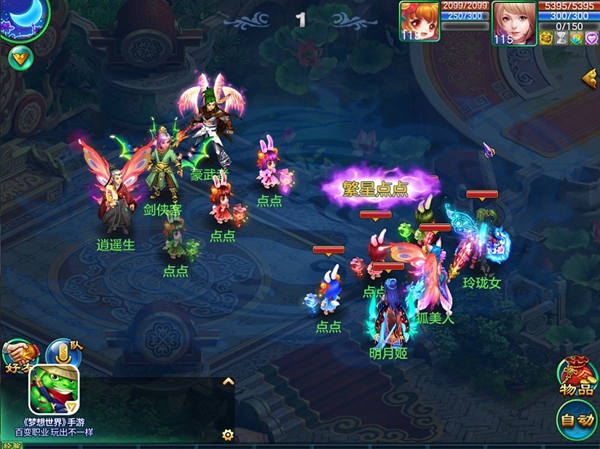Expand the green down-arrow dropdown button
600x449 pixels.
pyautogui.click(x=19, y=57)
